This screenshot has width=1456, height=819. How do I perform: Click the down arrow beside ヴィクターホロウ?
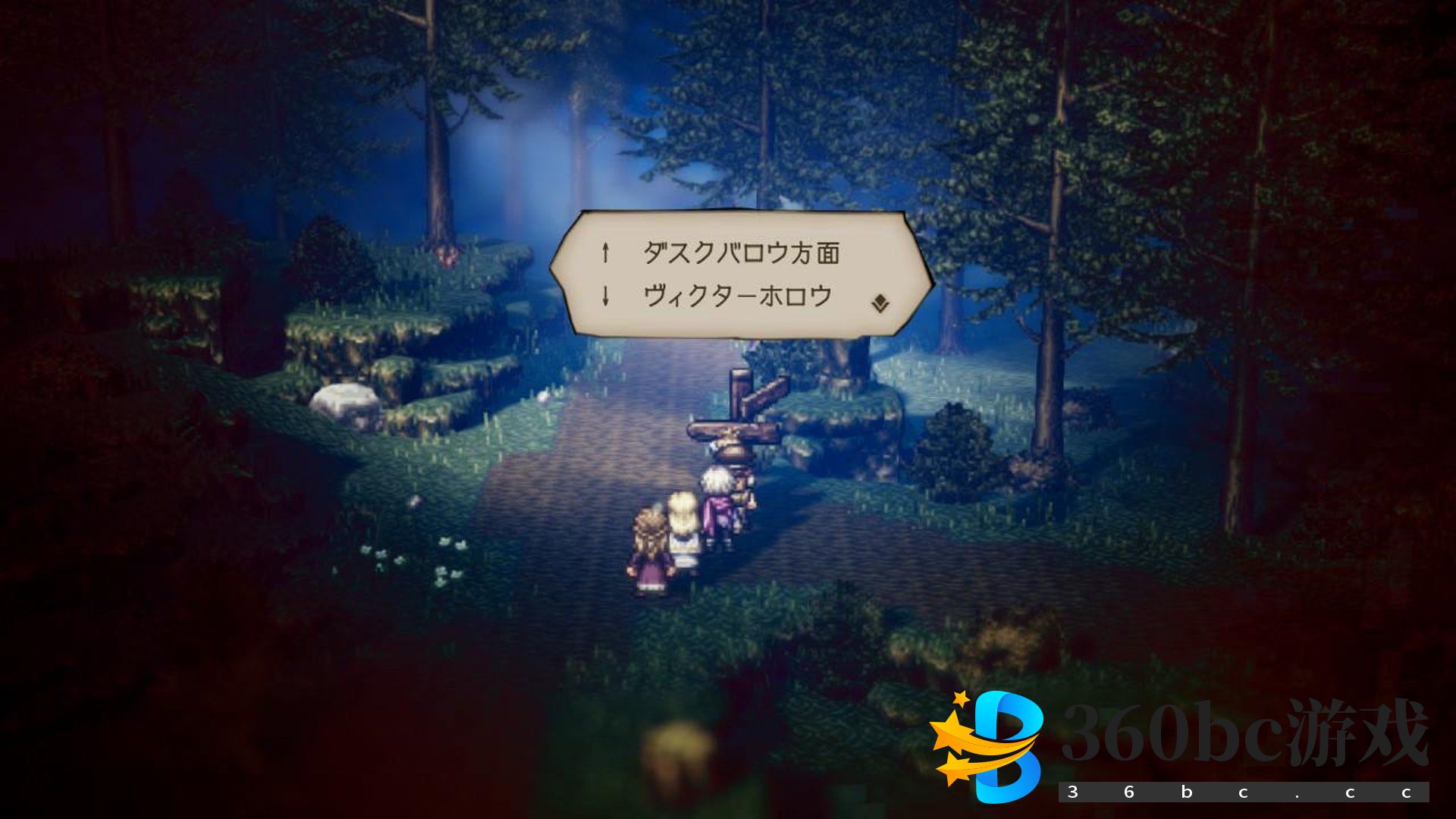[x=604, y=296]
